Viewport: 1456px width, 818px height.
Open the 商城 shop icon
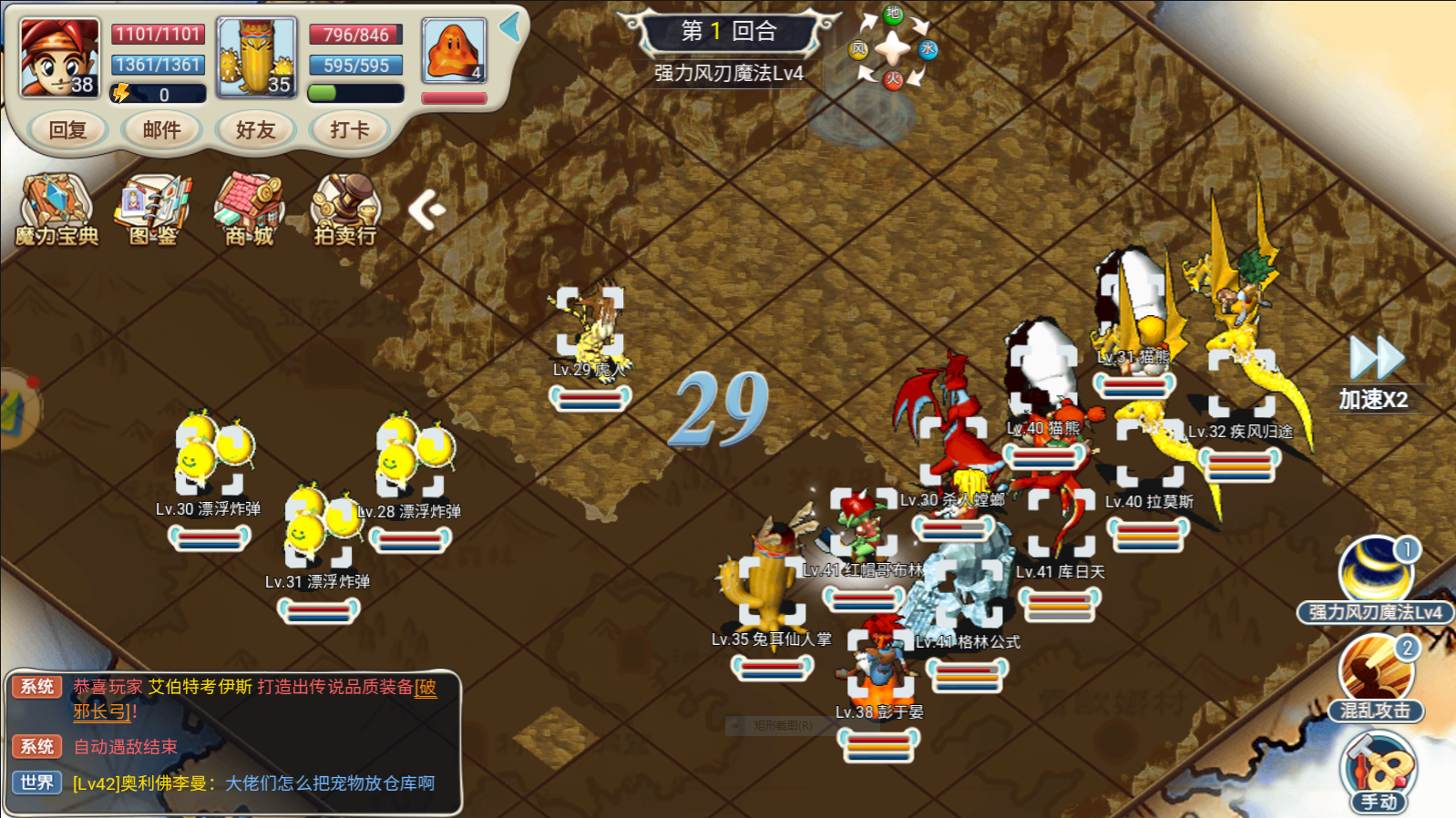click(x=249, y=210)
